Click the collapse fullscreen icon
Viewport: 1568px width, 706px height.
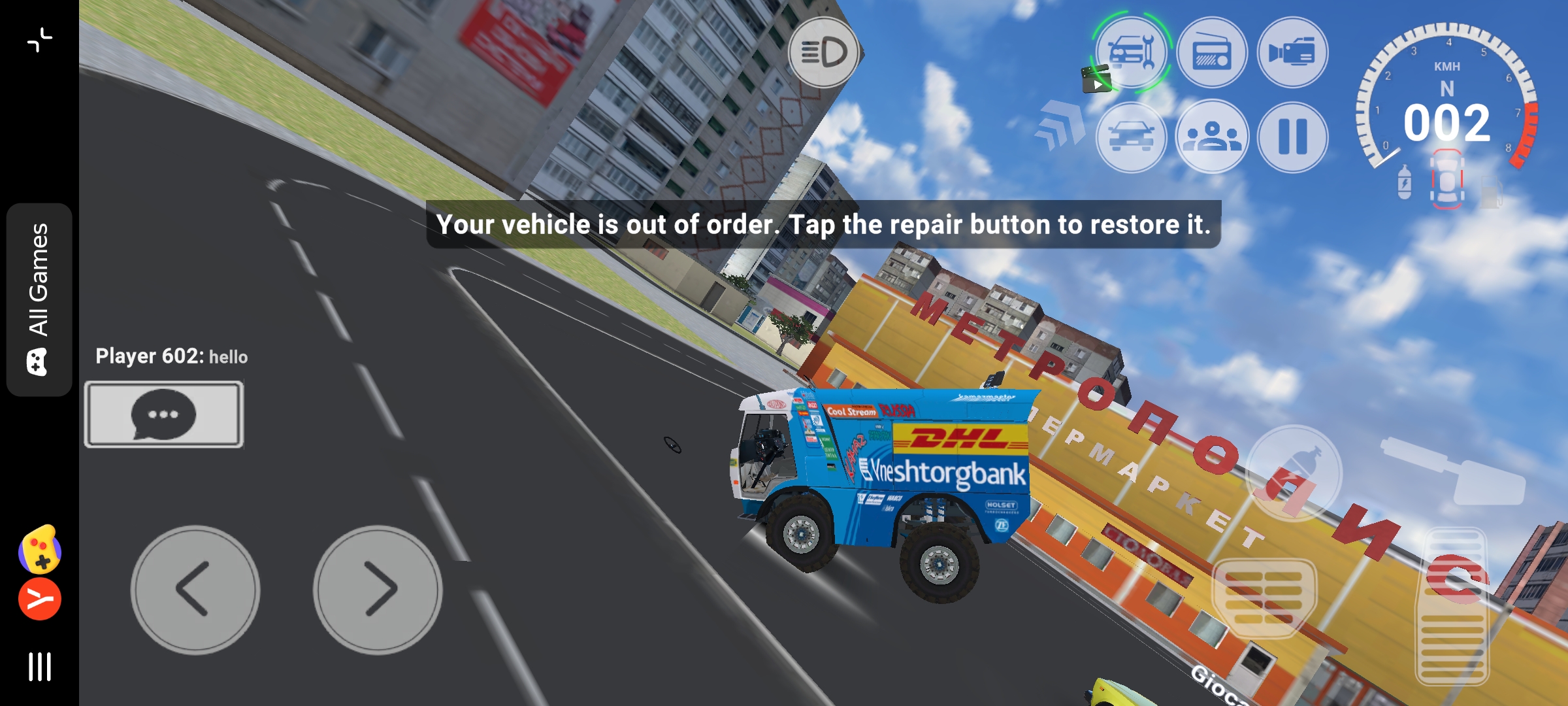[39, 39]
